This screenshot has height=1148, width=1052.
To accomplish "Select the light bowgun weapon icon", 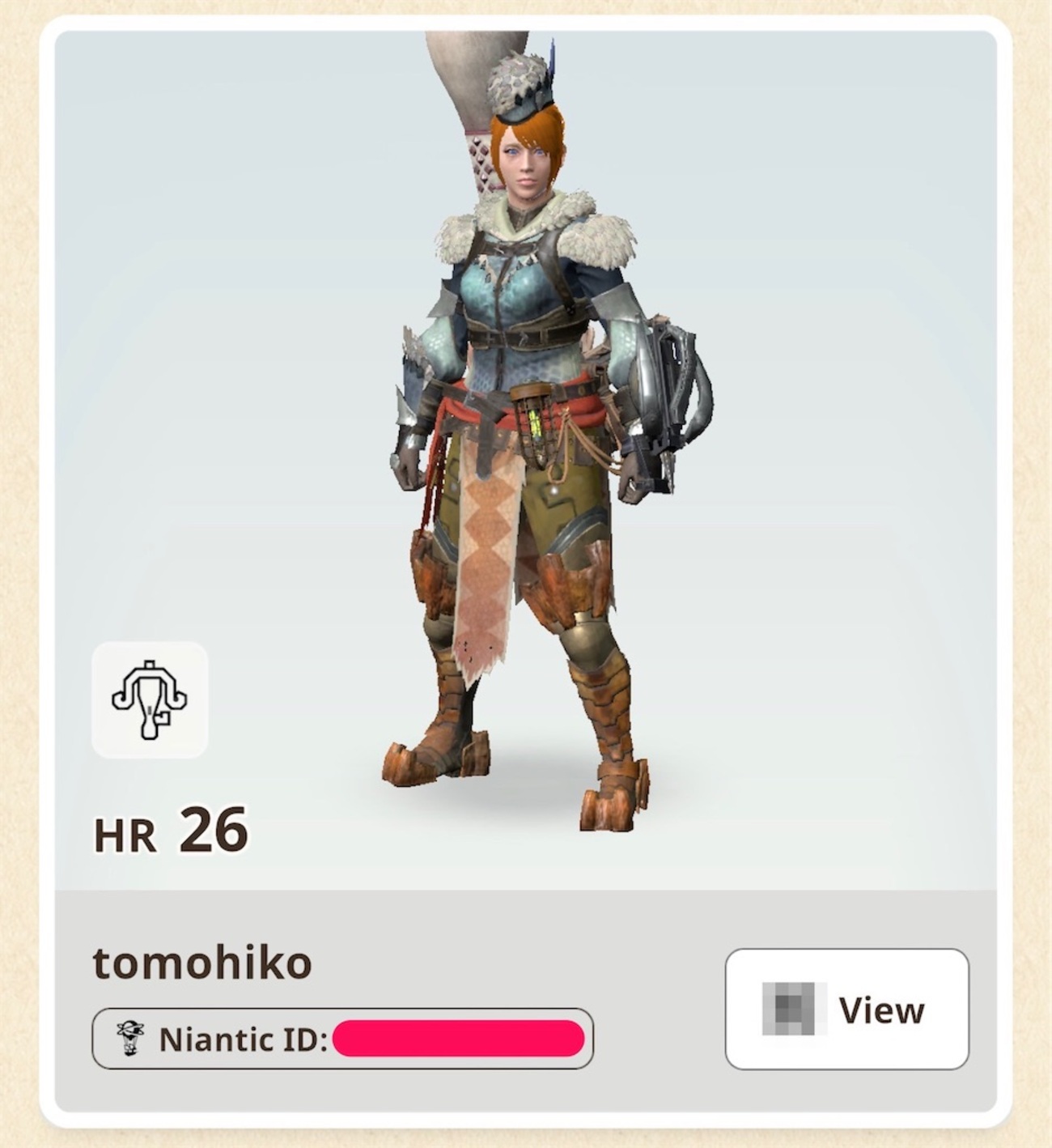I will (x=150, y=700).
